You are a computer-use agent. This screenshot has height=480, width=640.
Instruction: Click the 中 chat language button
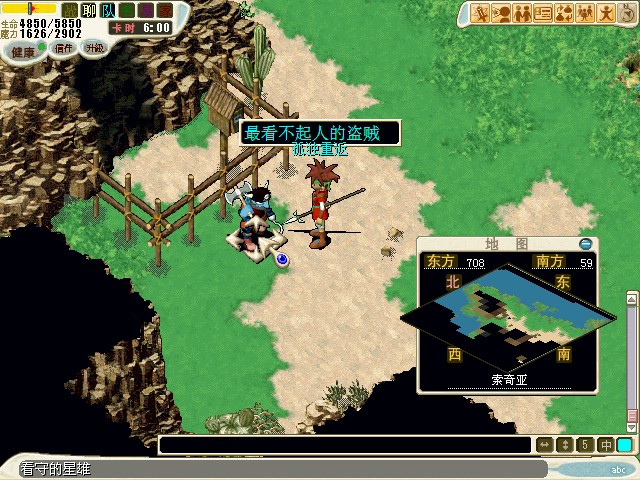[x=606, y=445]
